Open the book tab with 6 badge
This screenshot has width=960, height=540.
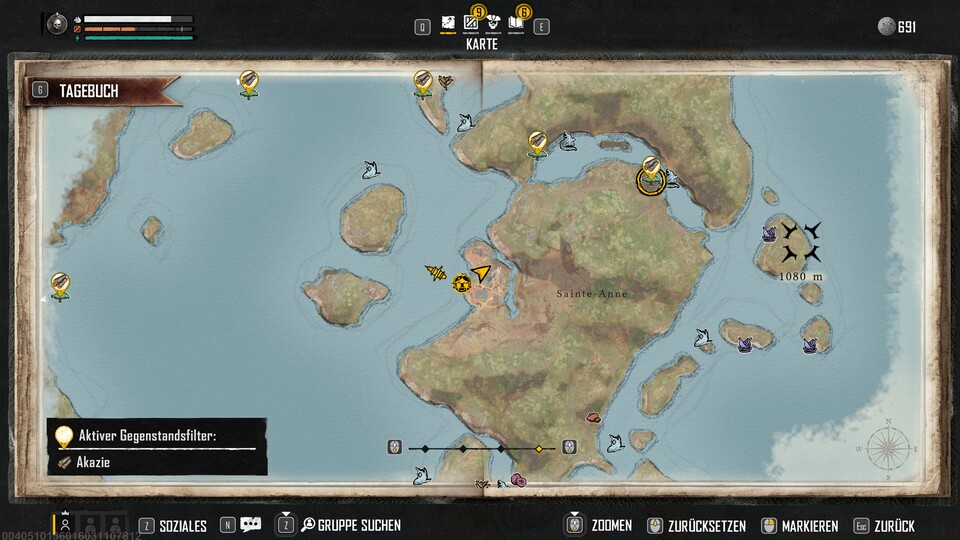pos(516,22)
